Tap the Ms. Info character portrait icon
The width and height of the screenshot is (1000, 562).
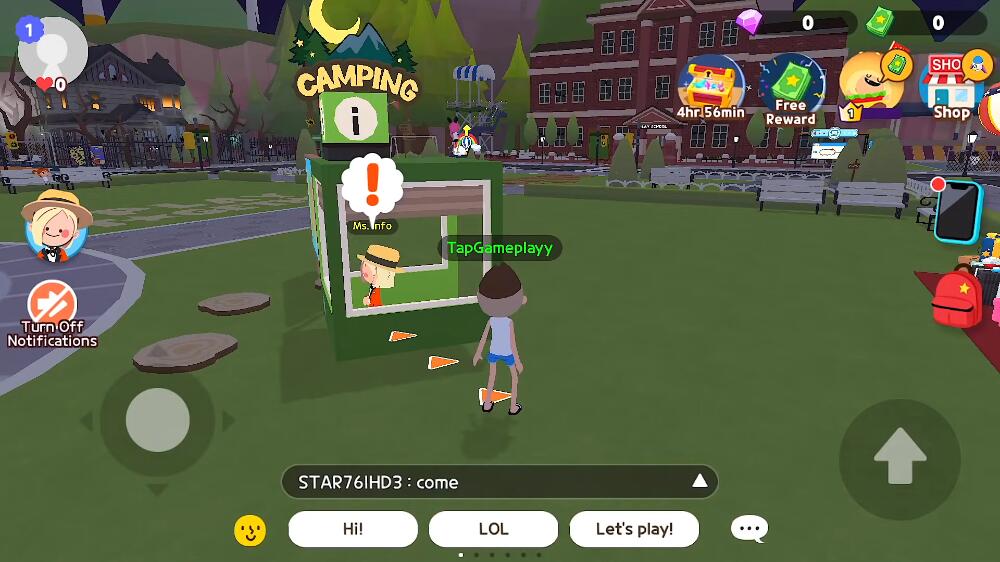pos(57,225)
